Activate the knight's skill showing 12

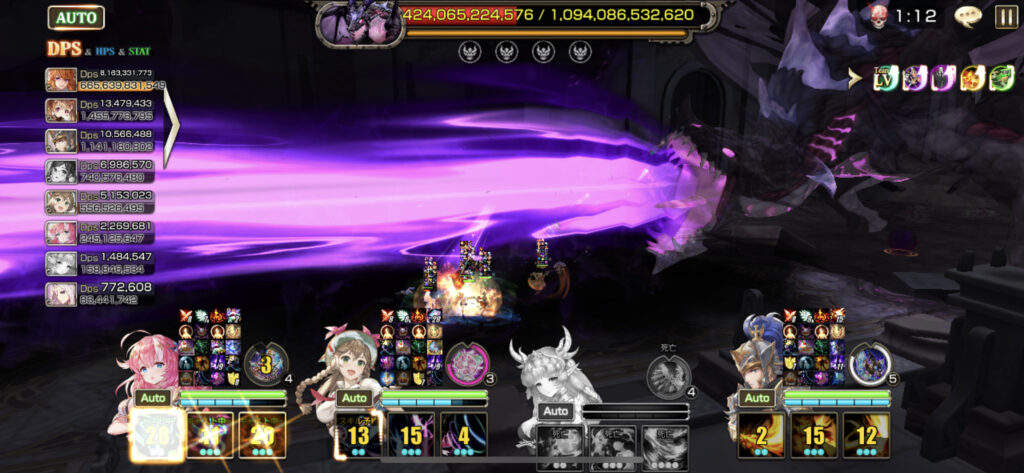[x=866, y=435]
